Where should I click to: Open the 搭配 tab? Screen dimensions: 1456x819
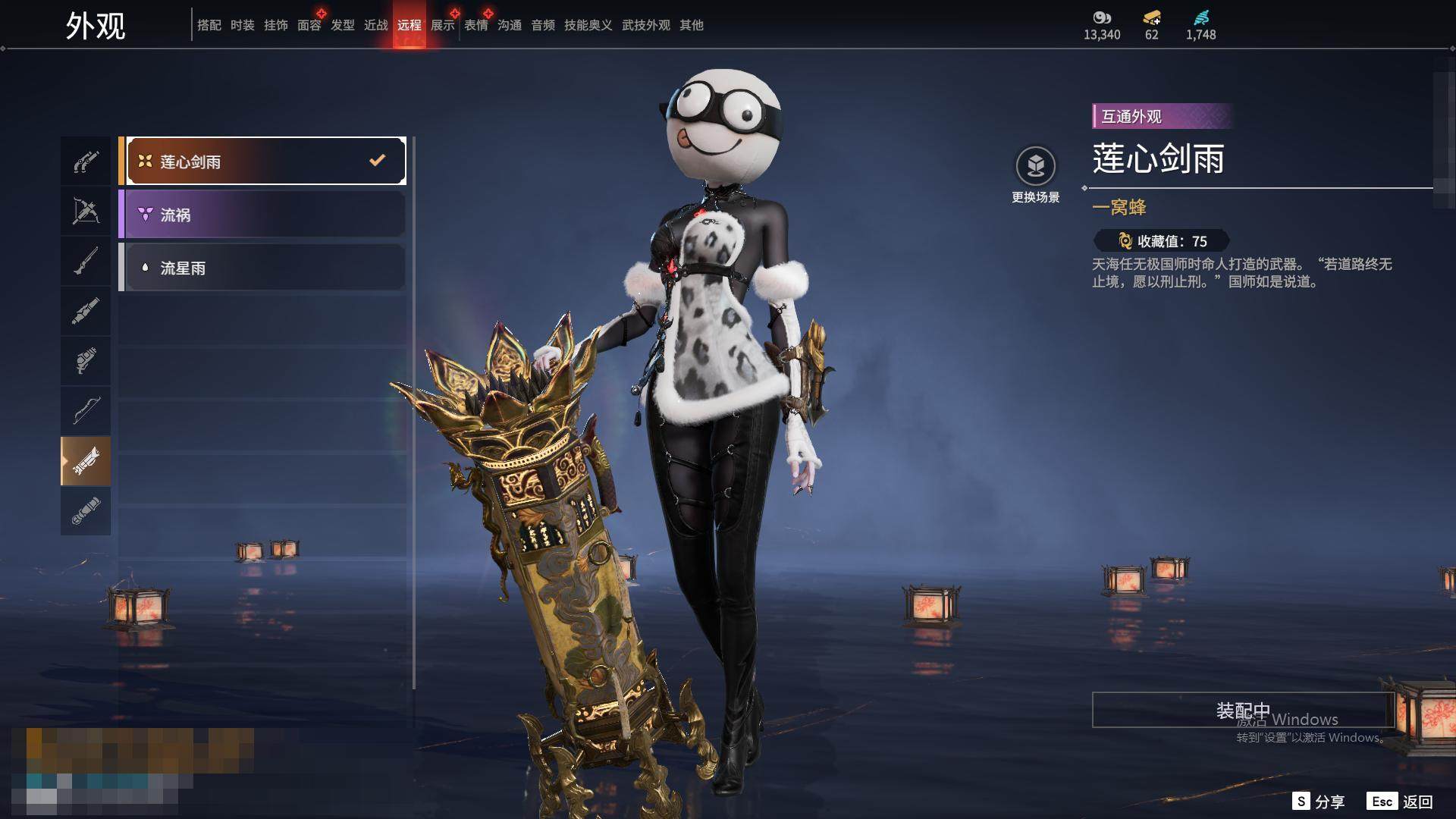click(x=209, y=25)
